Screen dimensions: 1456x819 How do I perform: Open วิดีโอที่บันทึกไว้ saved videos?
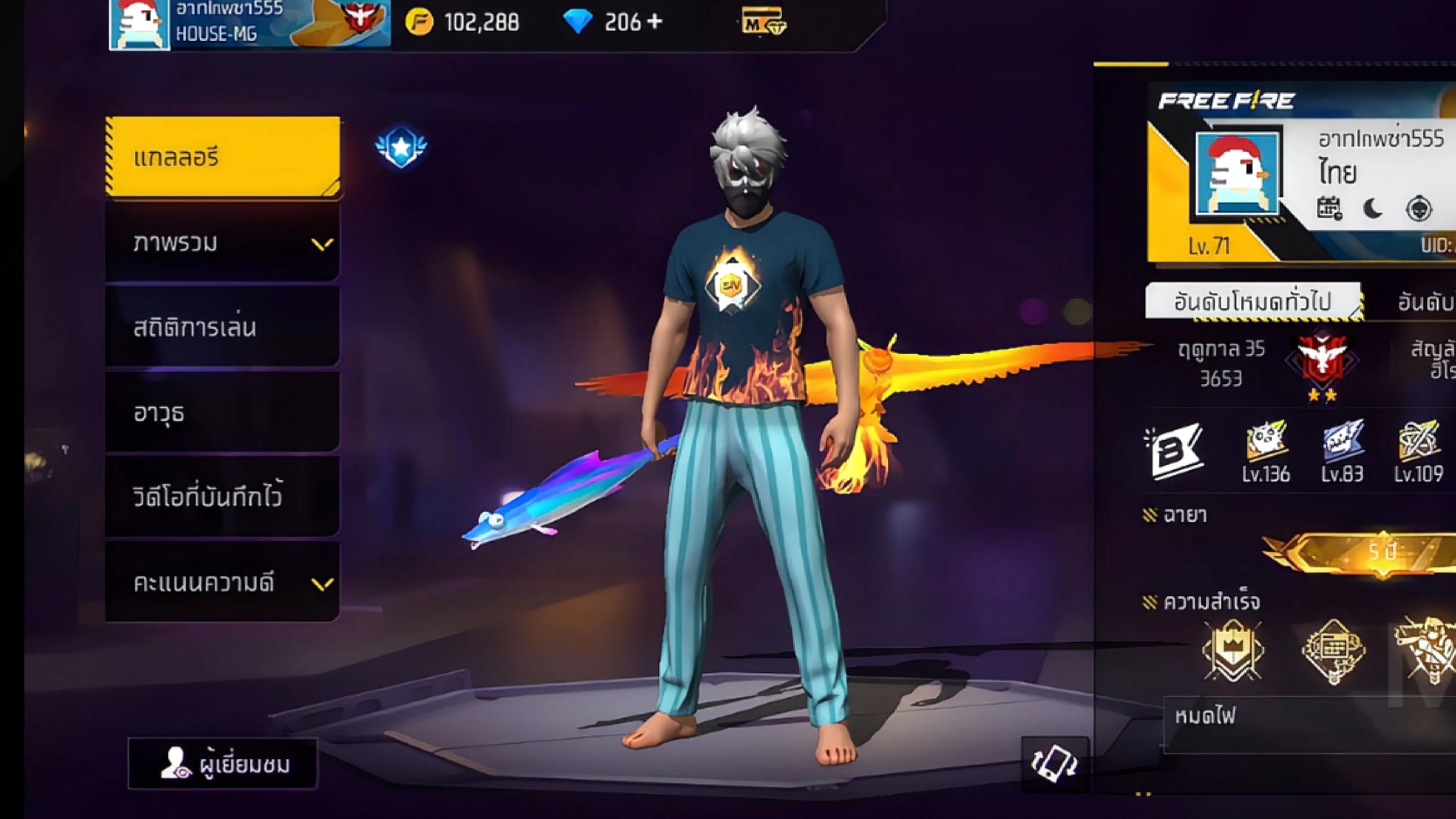click(223, 497)
